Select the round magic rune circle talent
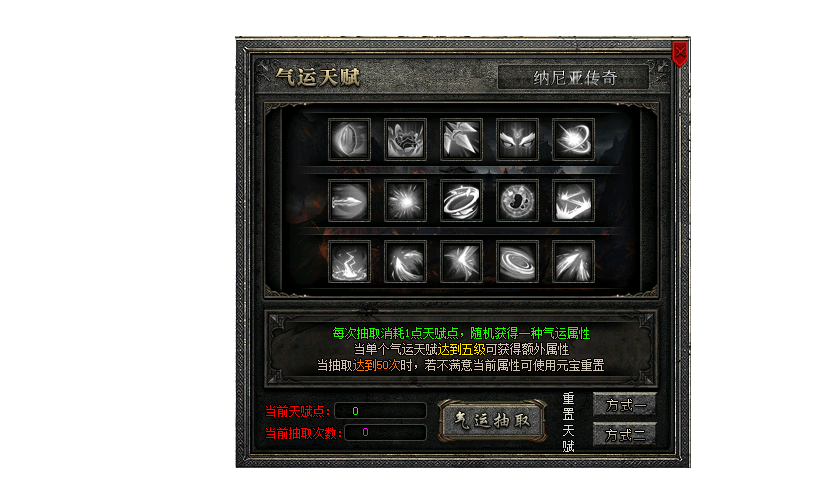Viewport: 831px width, 501px height. 518,200
